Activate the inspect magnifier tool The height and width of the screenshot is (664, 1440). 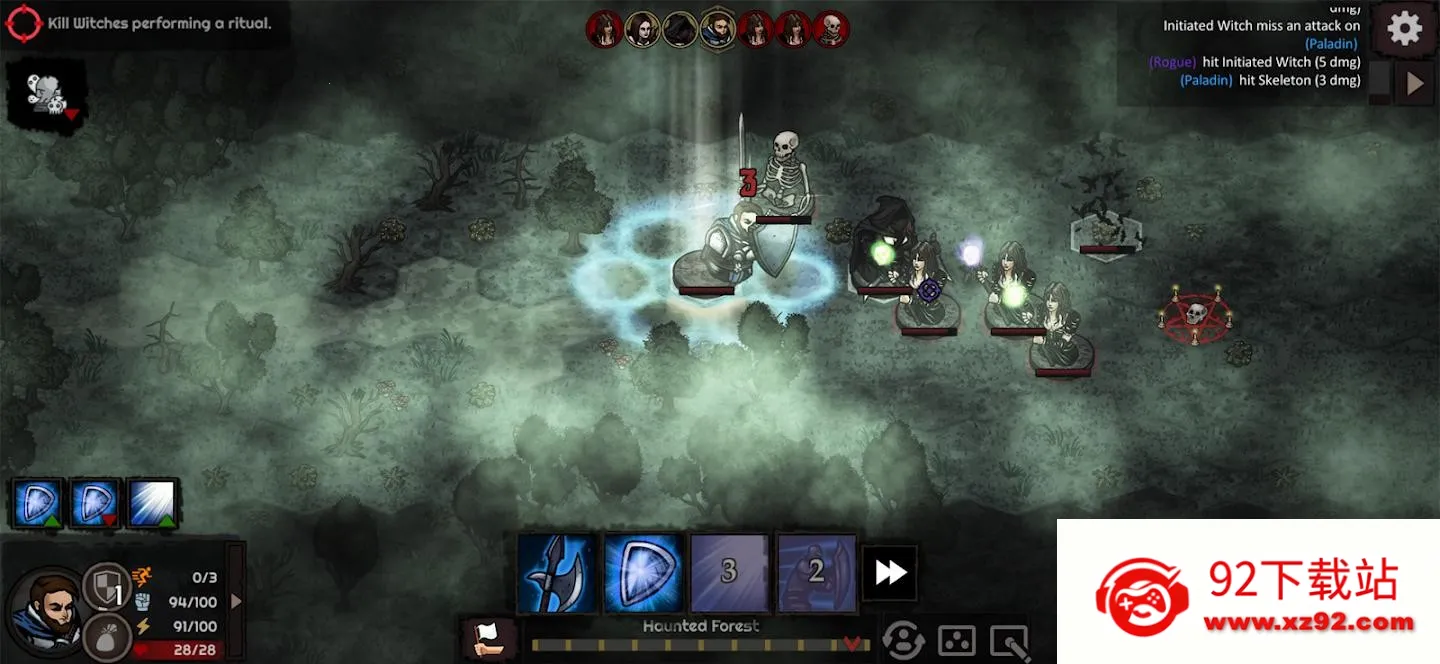tap(1009, 641)
